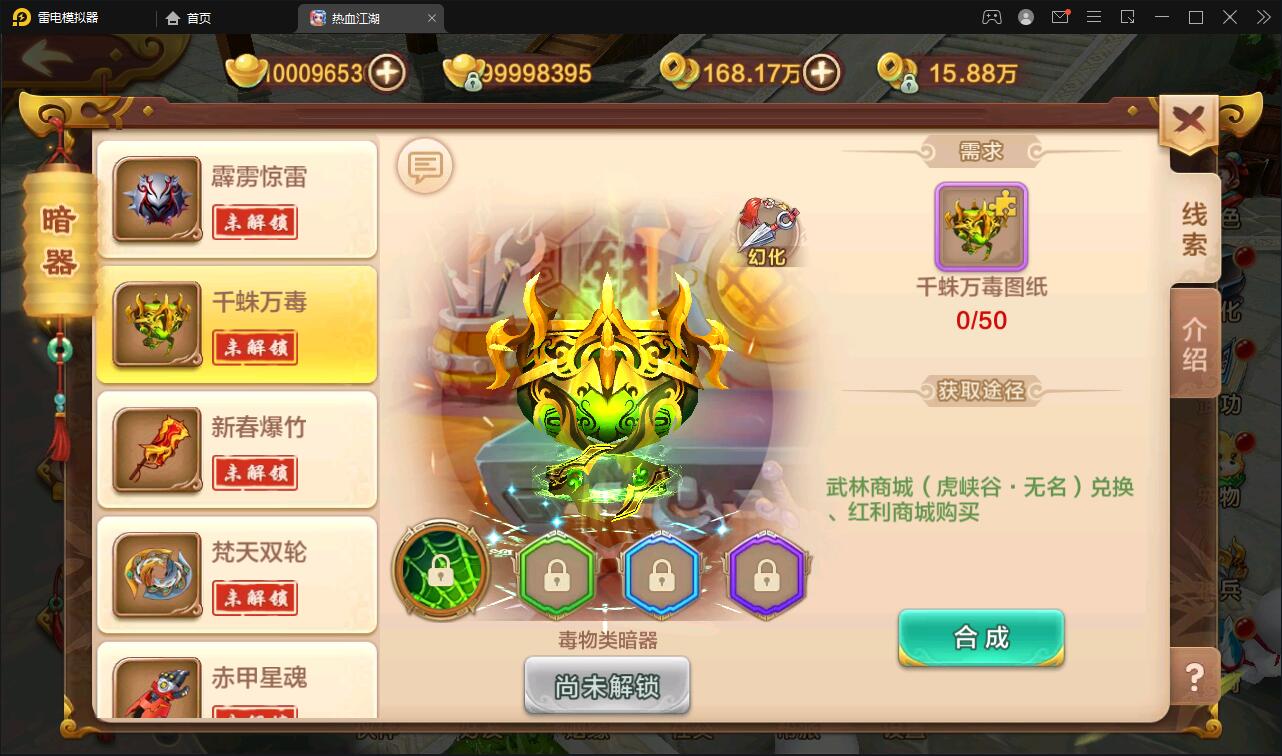Select the 霹雳惊雷 hidden weapon icon
The height and width of the screenshot is (756, 1282).
click(155, 197)
